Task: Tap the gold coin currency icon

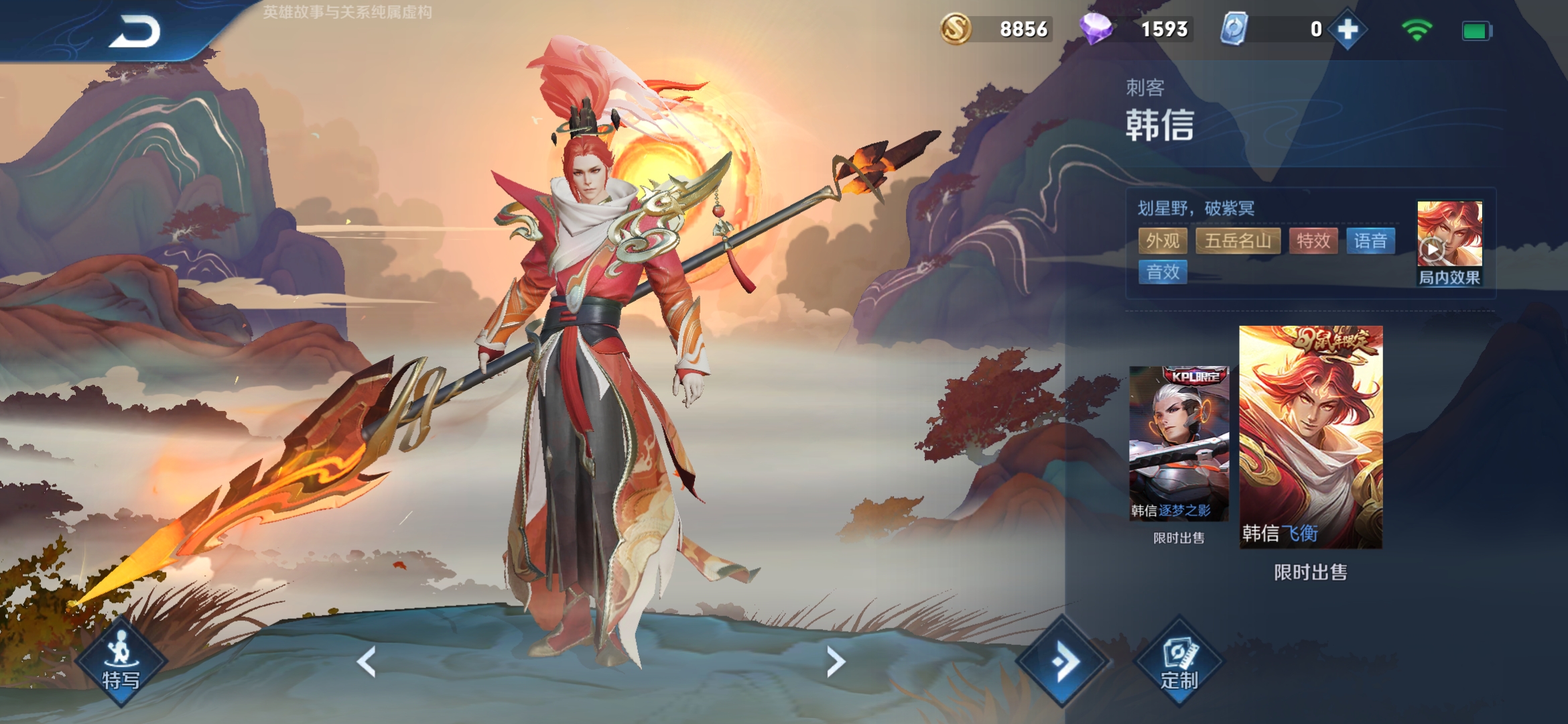Action: (956, 29)
